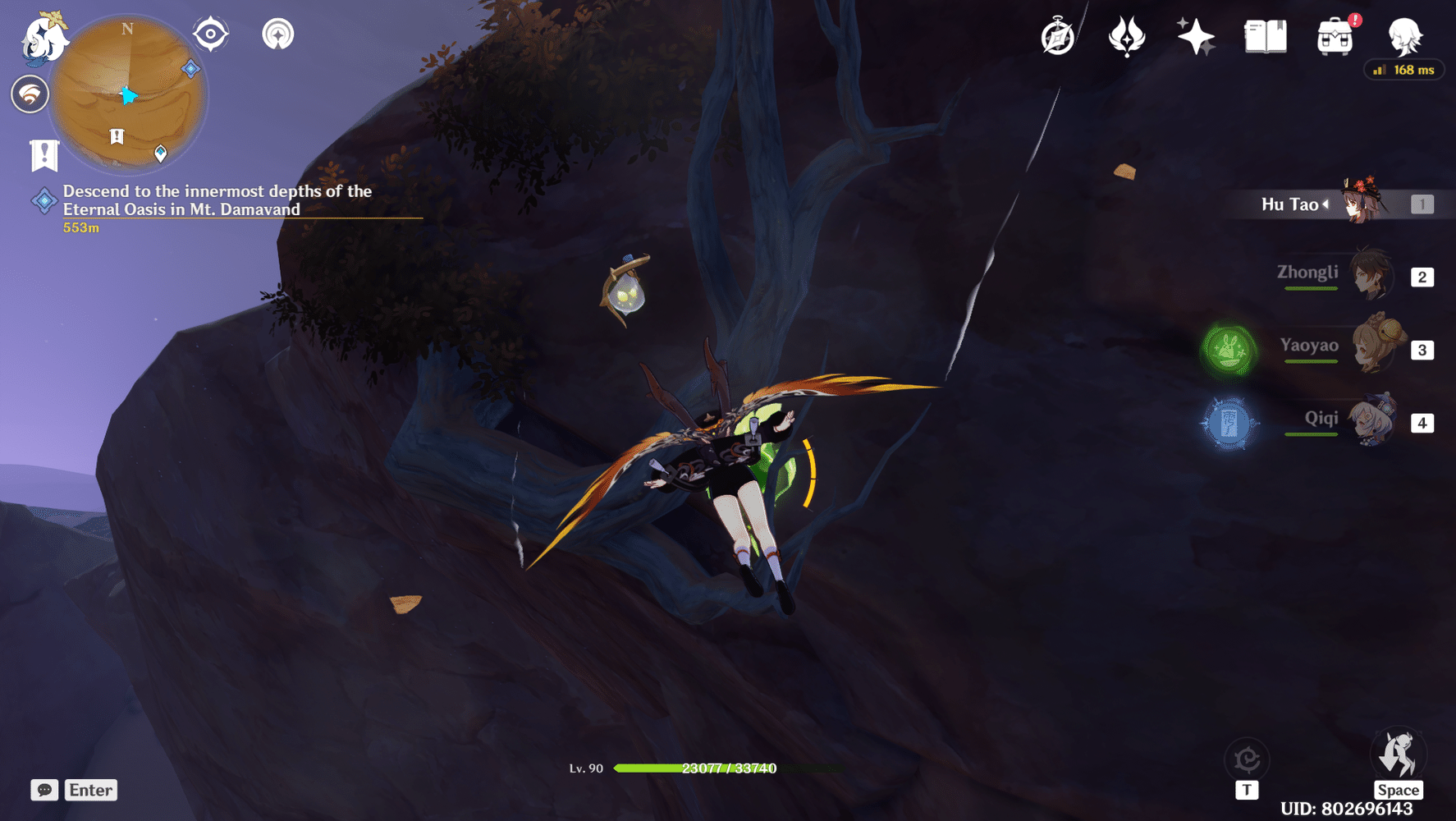
Task: Open the chat speech bubble button
Action: [44, 790]
